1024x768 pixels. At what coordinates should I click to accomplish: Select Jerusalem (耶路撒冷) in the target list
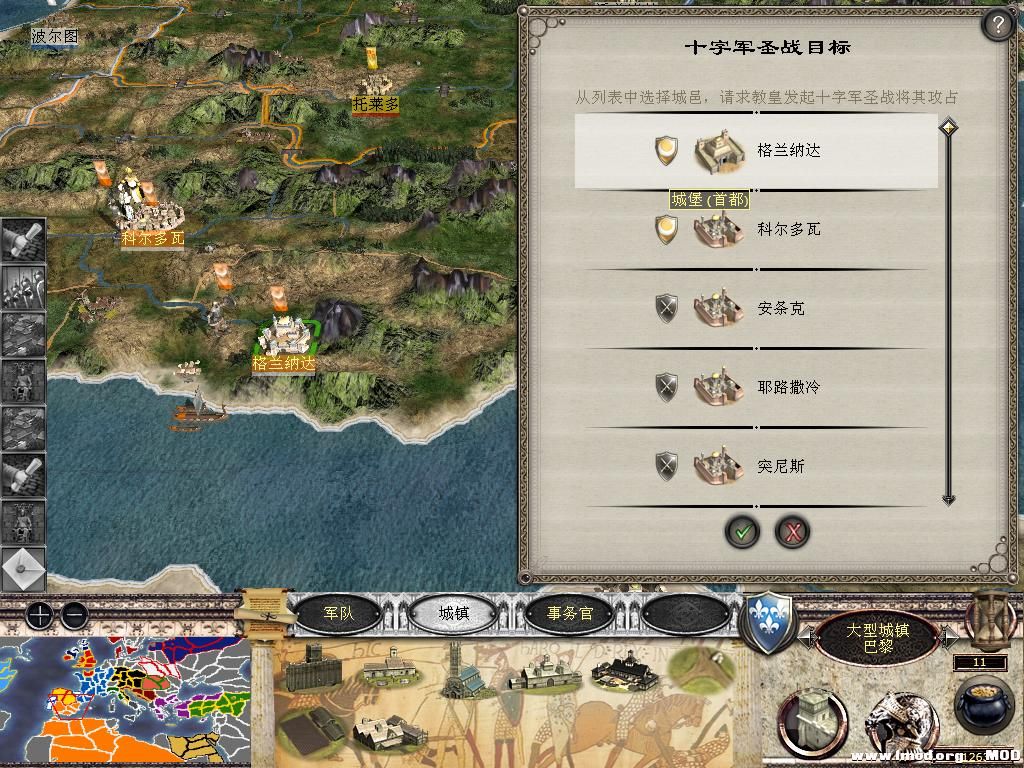756,386
